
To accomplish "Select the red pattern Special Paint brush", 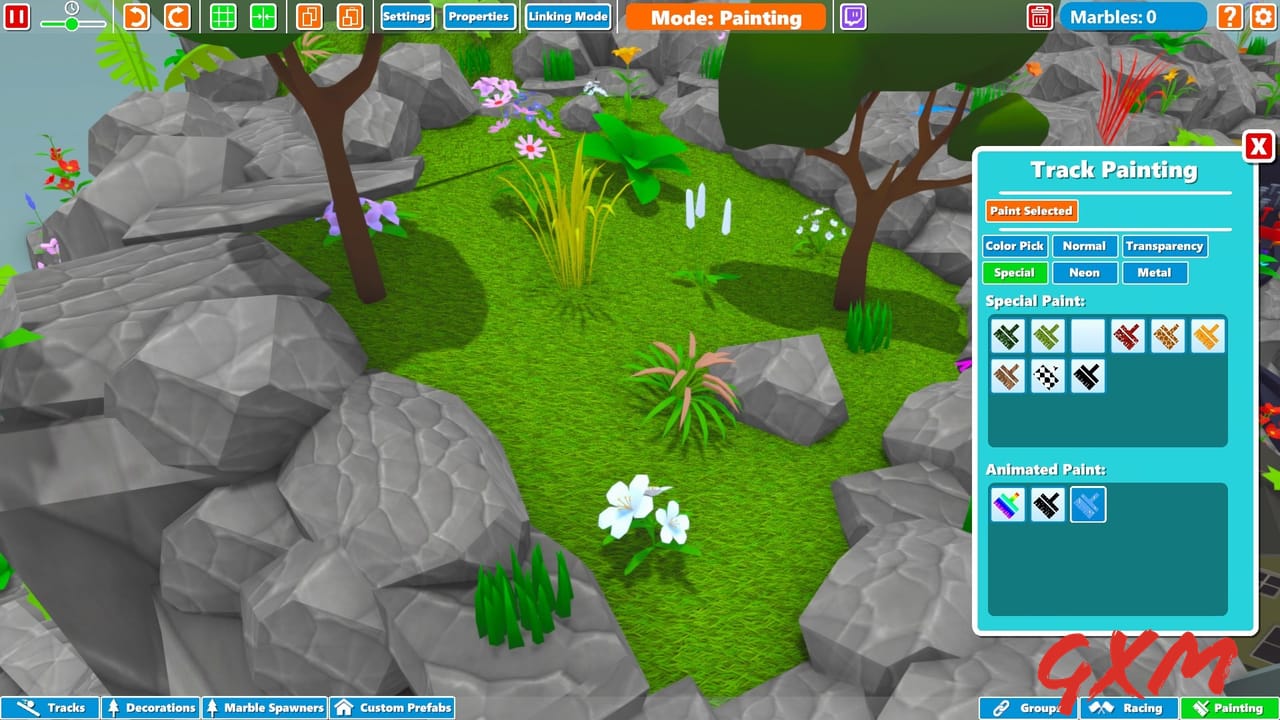I will [x=1127, y=336].
